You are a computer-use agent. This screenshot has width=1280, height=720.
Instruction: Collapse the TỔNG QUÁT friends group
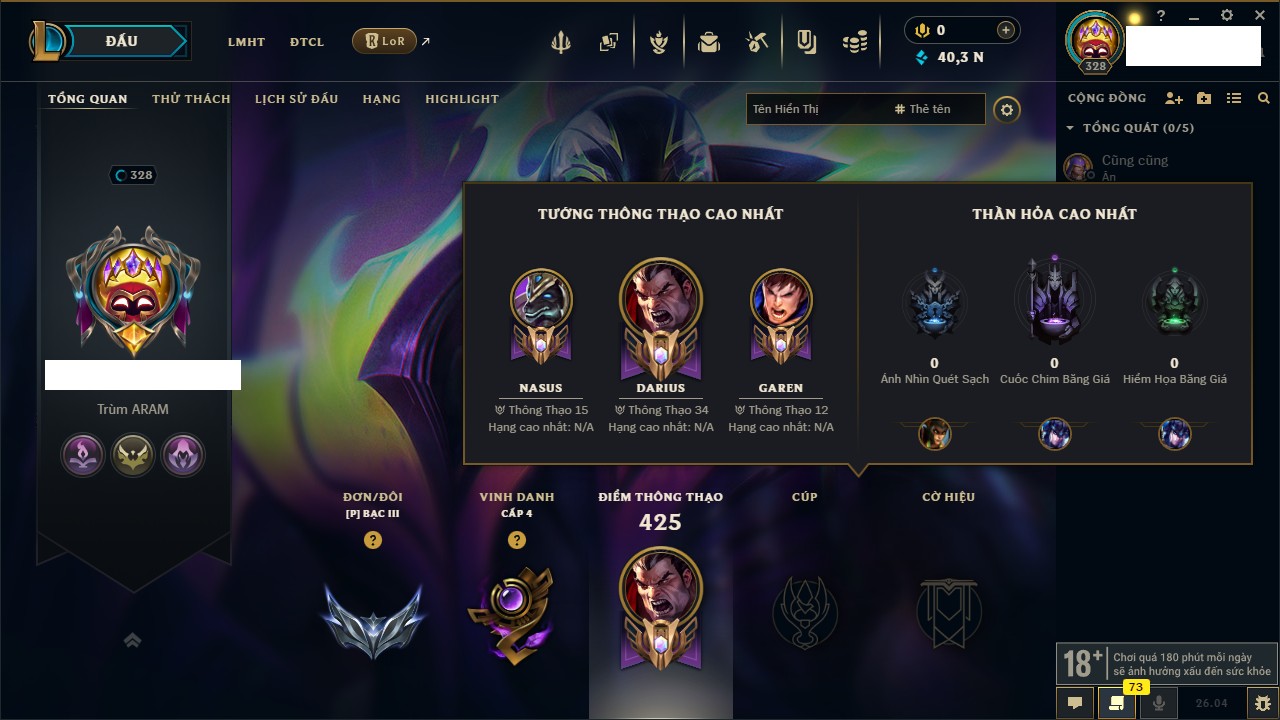1070,128
